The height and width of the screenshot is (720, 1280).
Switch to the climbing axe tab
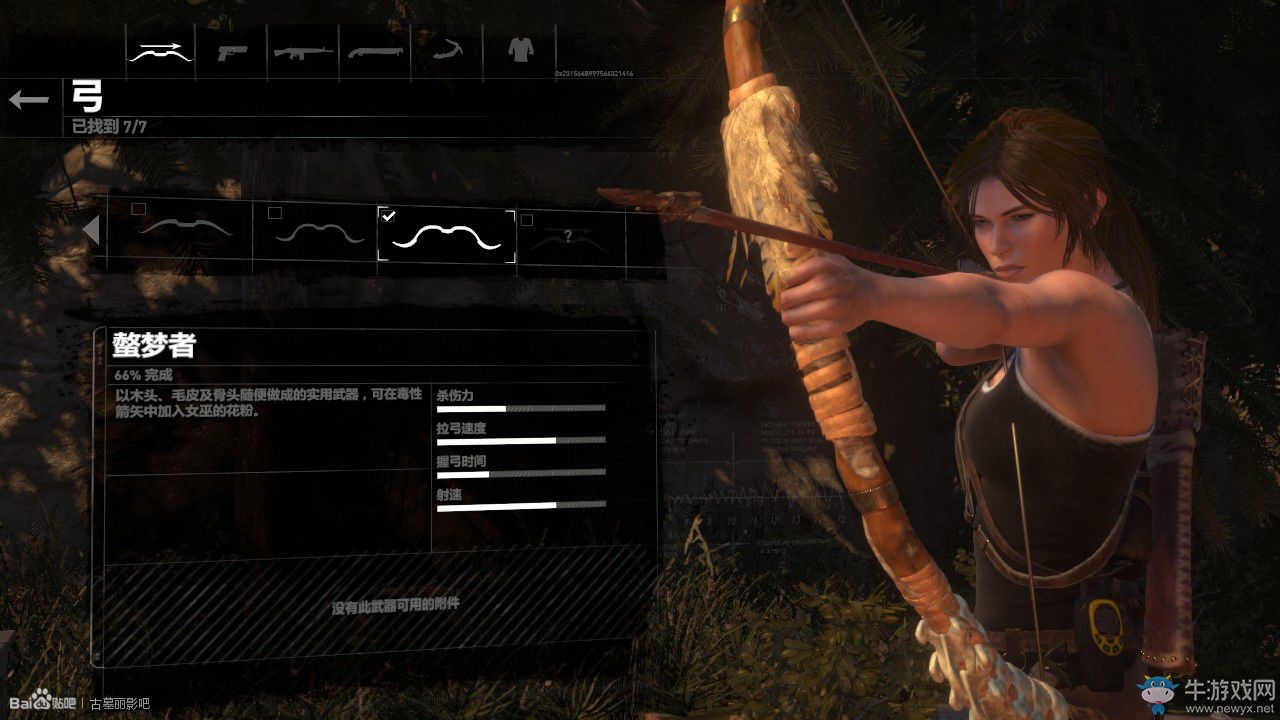pyautogui.click(x=446, y=50)
